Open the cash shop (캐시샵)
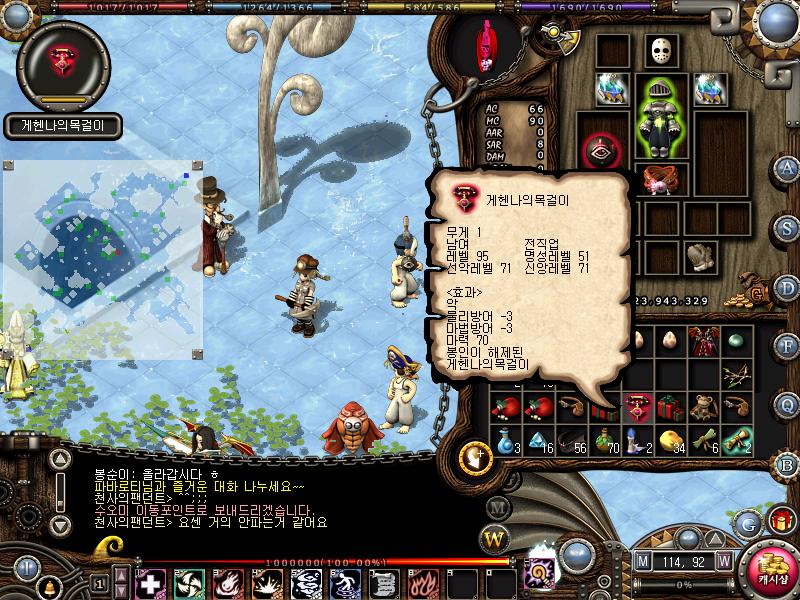 pyautogui.click(x=768, y=571)
